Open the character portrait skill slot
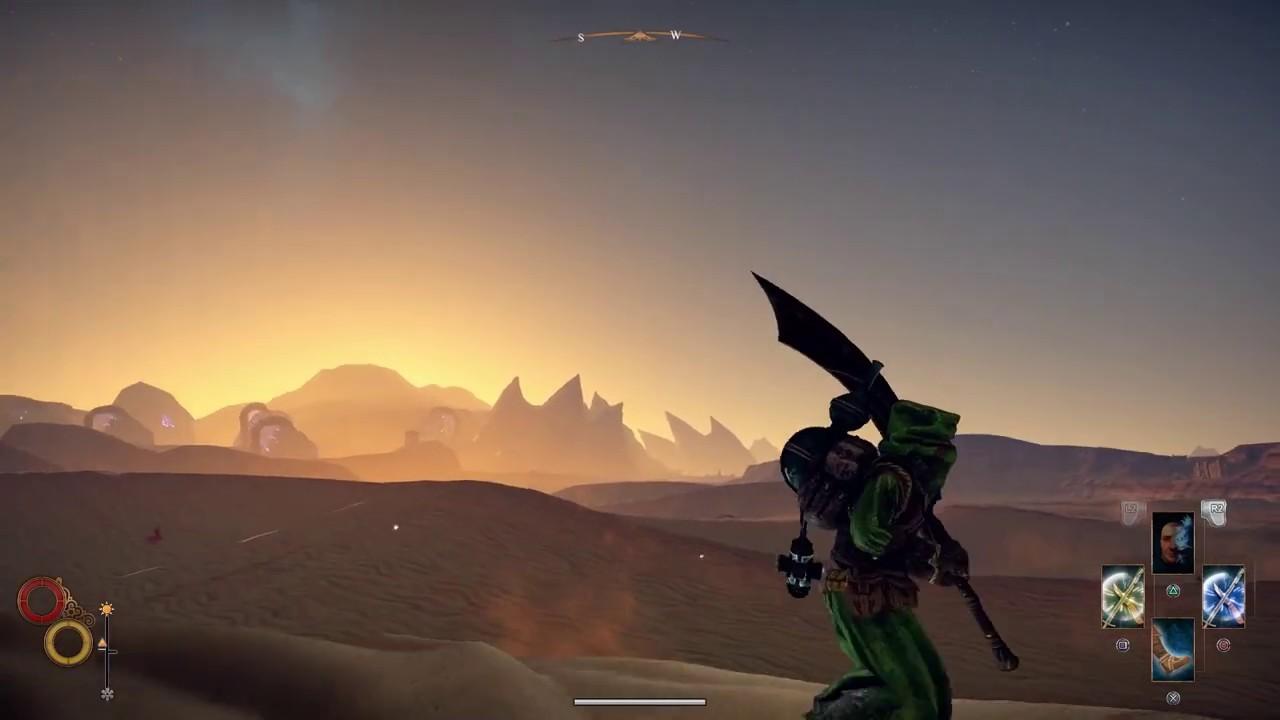 1174,543
